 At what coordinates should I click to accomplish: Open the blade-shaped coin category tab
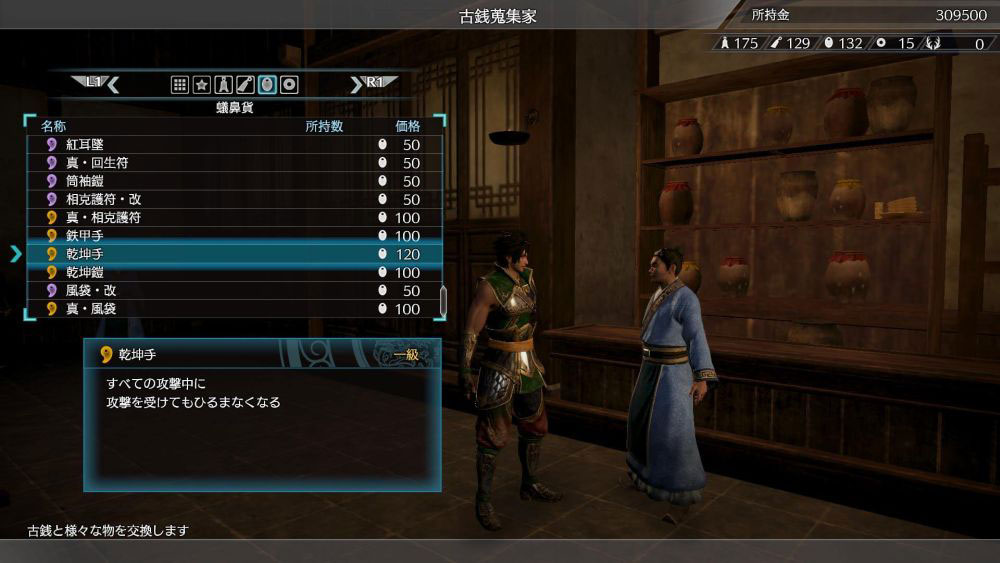(x=246, y=85)
